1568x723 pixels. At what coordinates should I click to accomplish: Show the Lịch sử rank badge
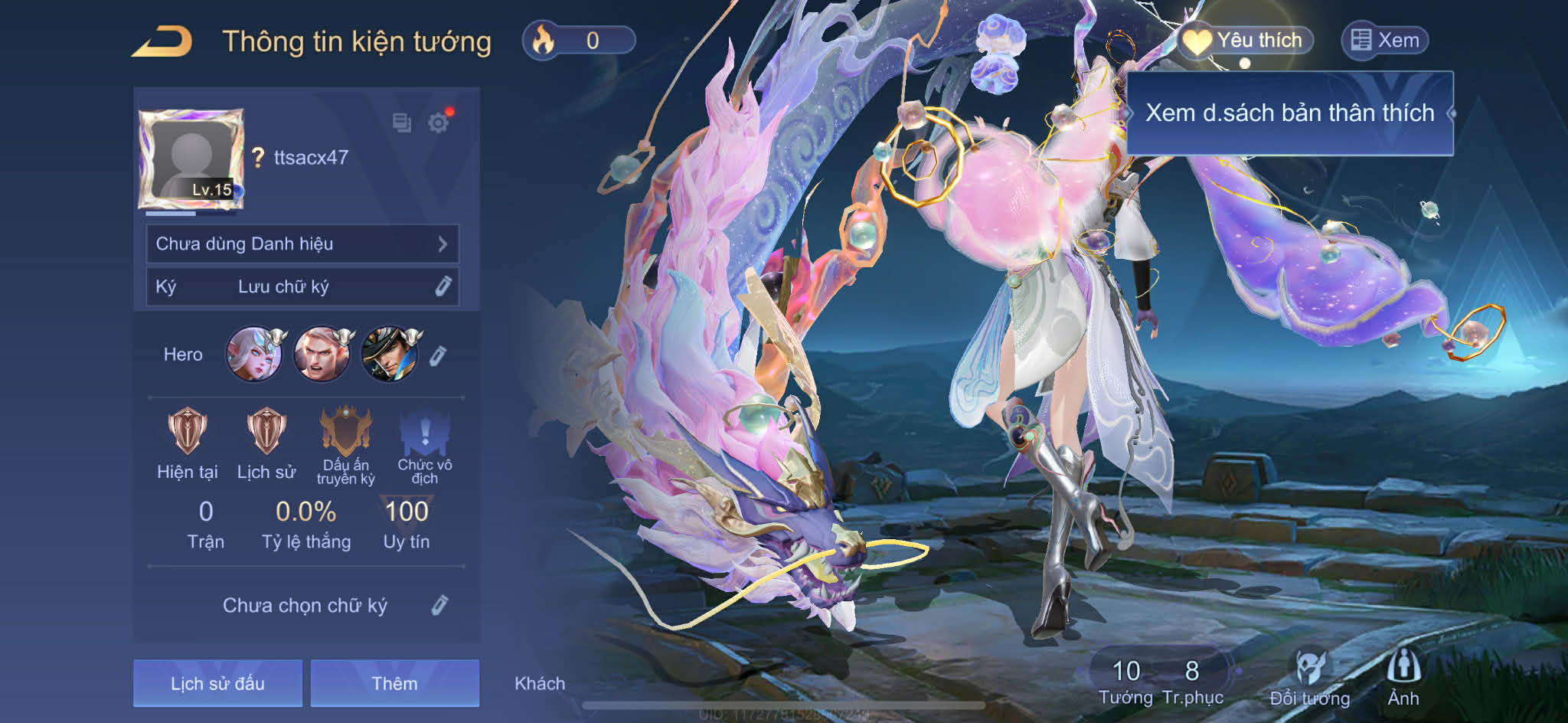click(266, 432)
